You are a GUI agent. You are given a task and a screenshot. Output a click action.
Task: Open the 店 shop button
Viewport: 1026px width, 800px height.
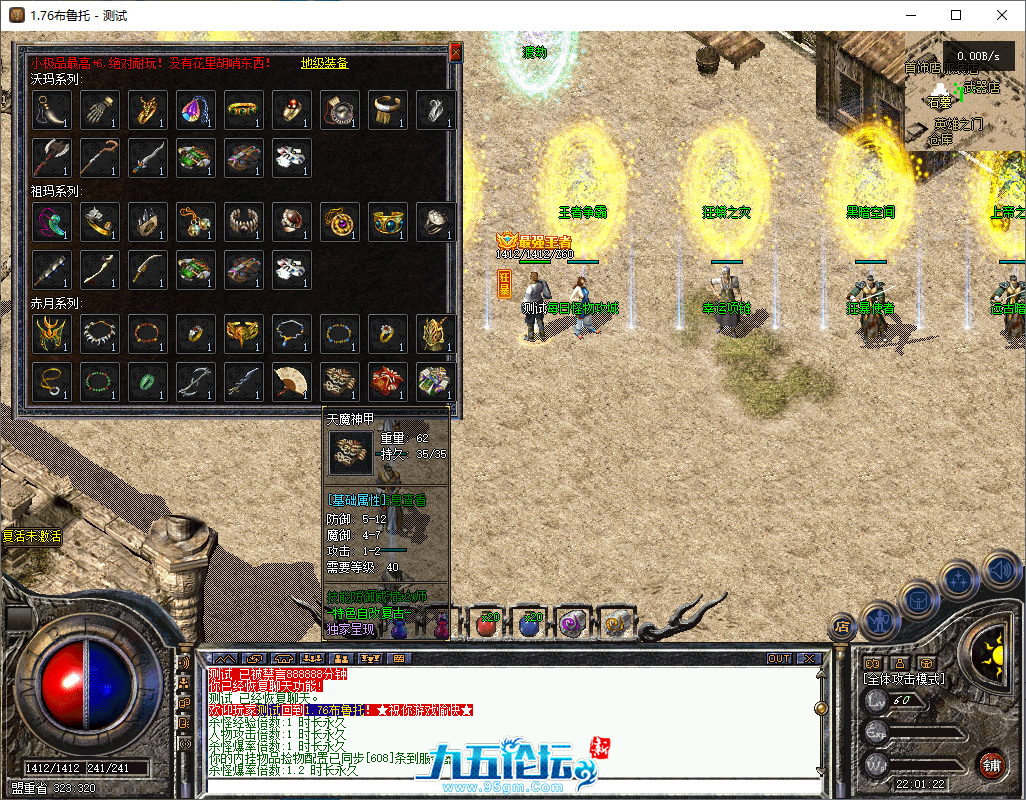tap(842, 628)
